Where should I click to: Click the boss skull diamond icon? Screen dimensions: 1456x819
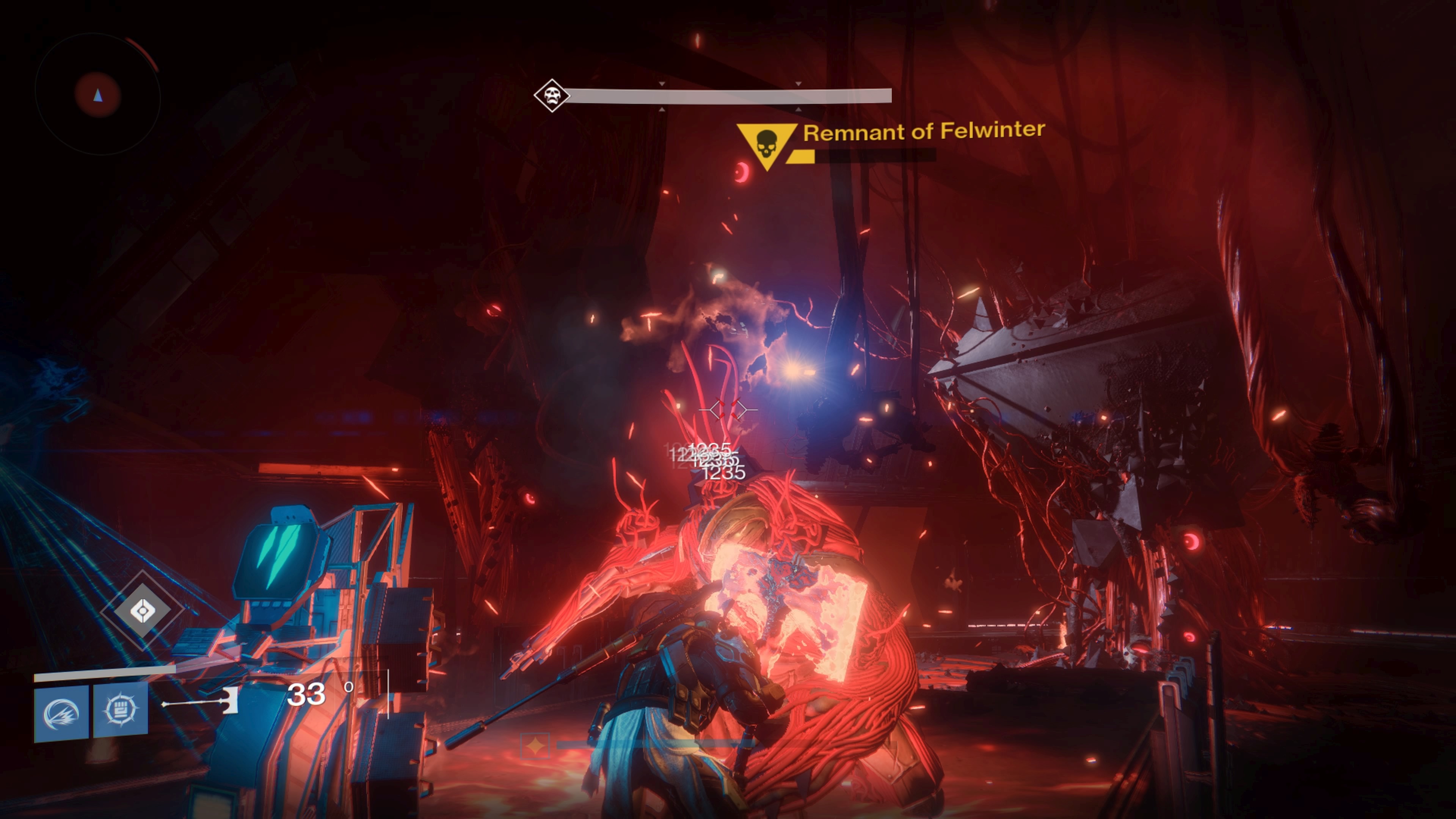click(x=552, y=96)
